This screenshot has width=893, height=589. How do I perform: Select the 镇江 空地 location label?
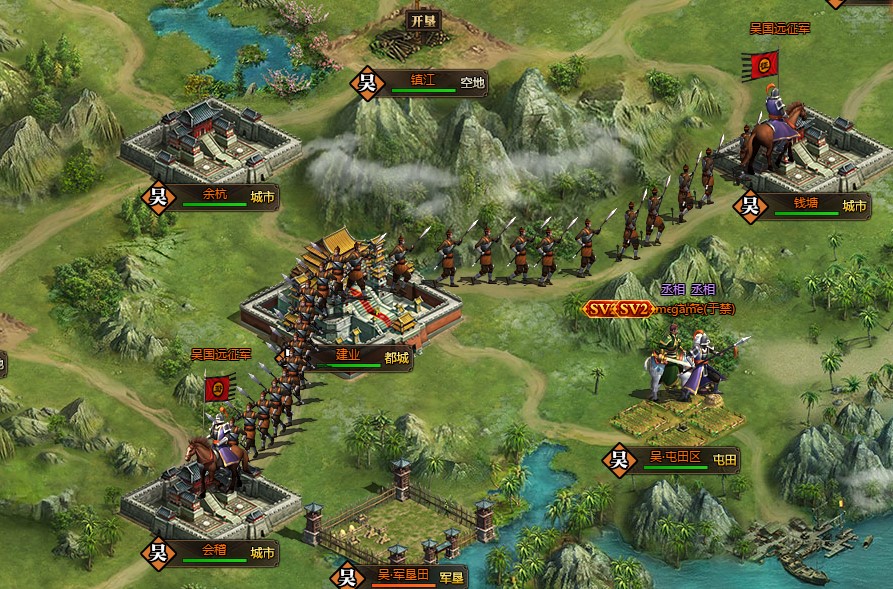pos(430,83)
